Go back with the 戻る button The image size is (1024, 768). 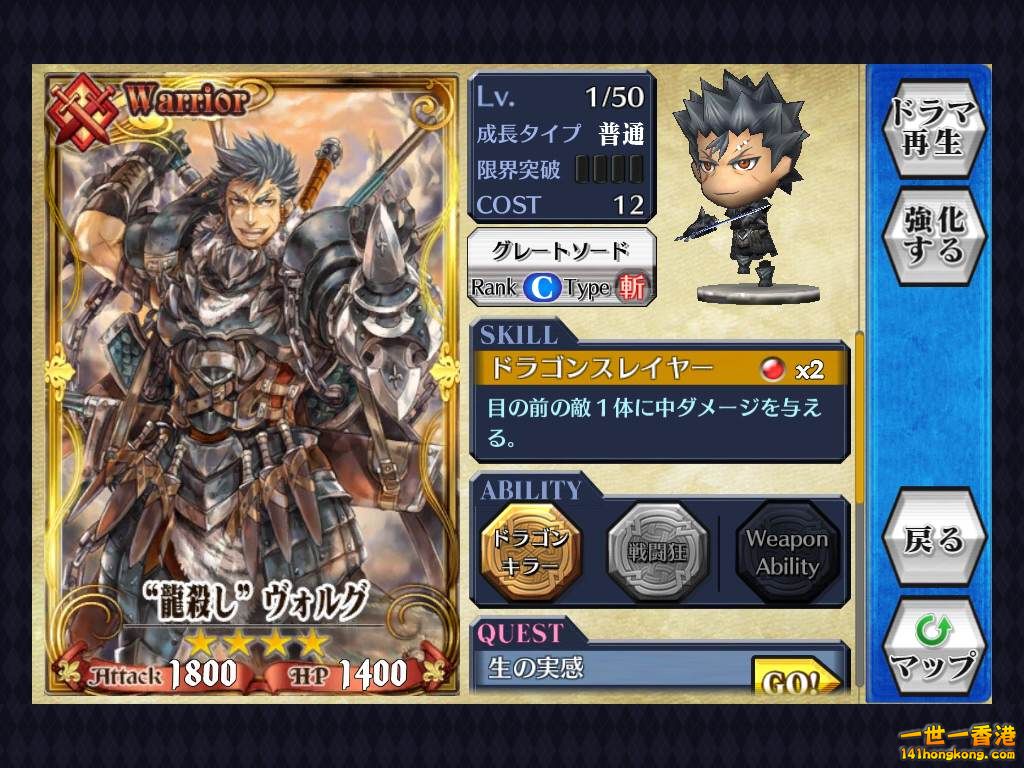point(934,541)
